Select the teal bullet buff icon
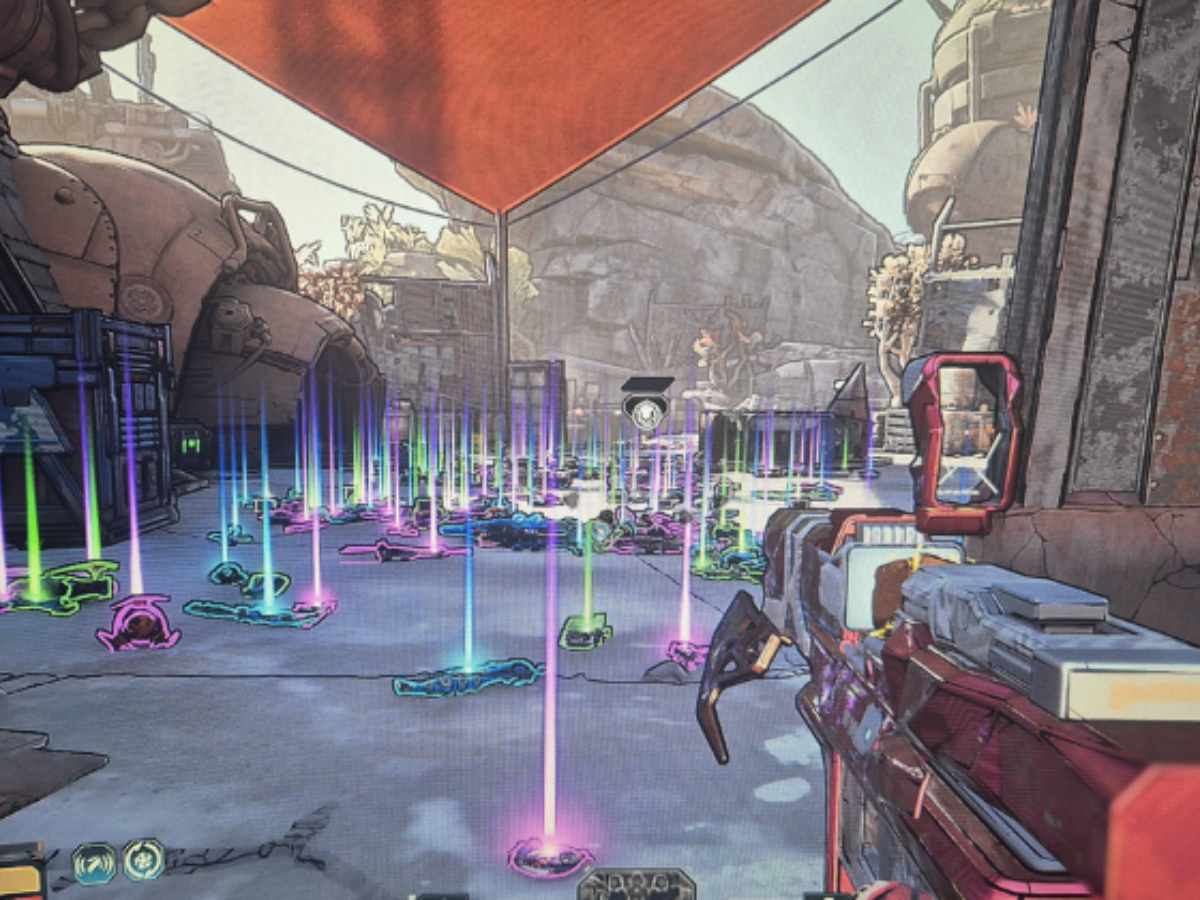The height and width of the screenshot is (900, 1200). (x=93, y=863)
